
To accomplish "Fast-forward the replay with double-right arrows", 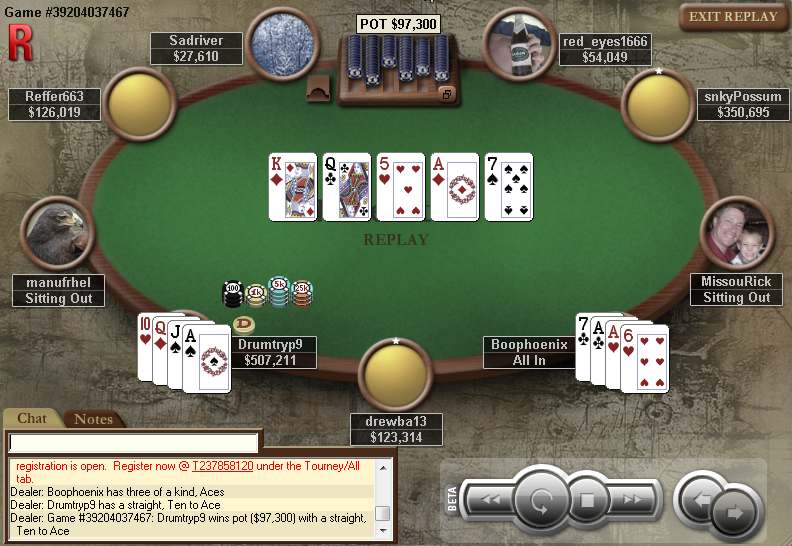I will click(632, 499).
